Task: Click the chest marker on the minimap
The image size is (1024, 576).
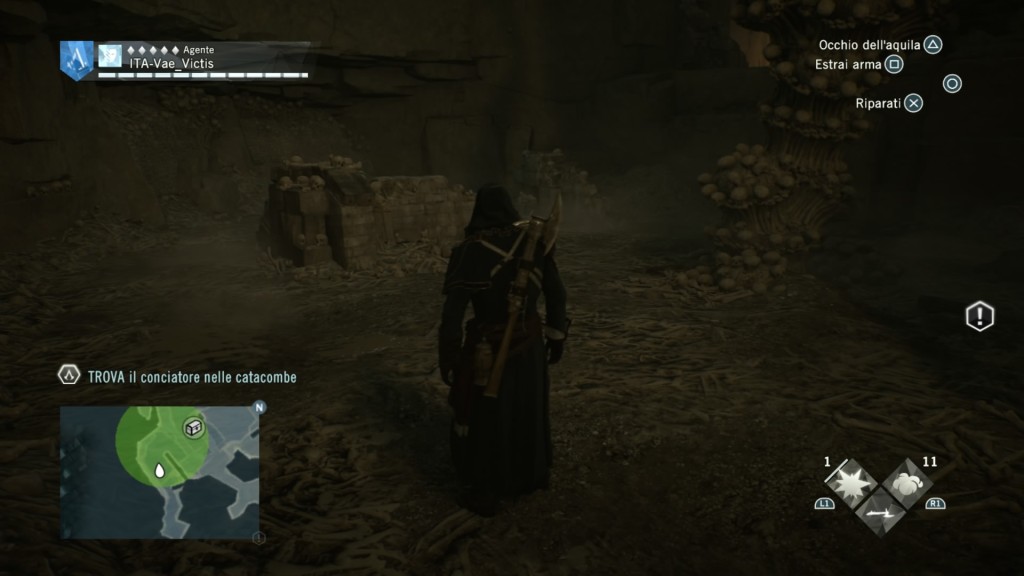Action: point(193,428)
